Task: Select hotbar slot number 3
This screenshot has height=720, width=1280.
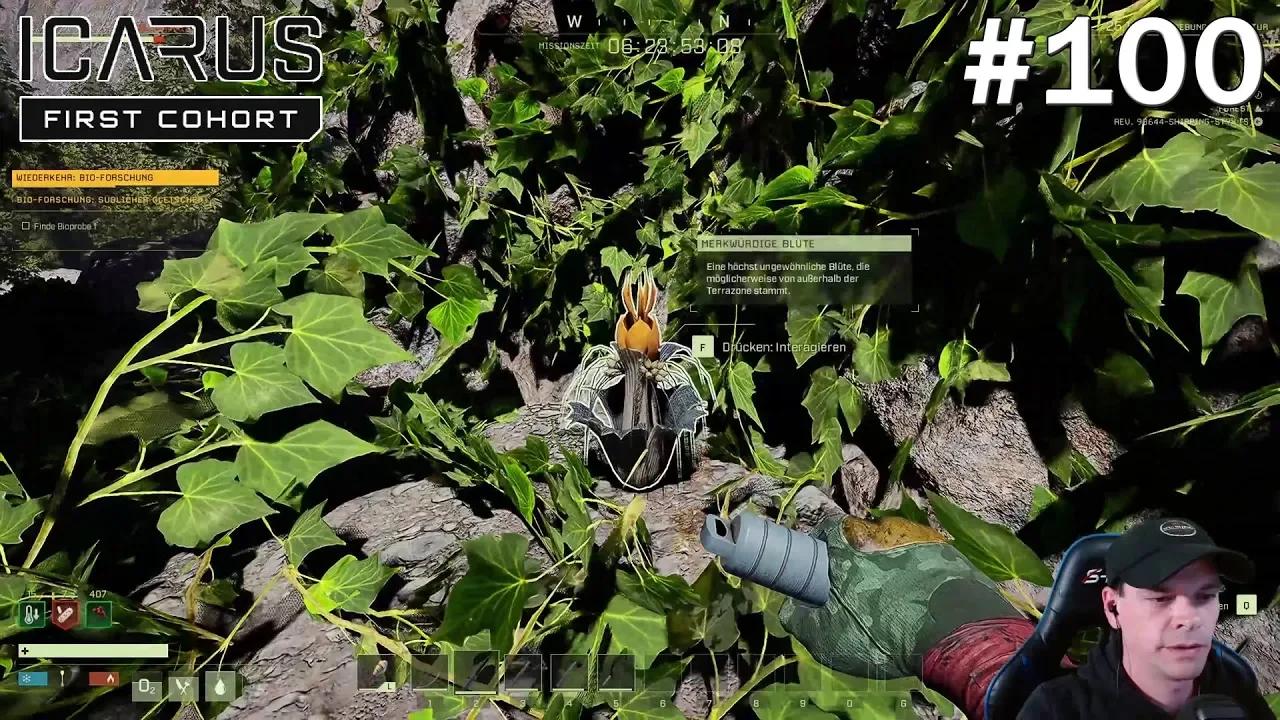Action: 522,672
